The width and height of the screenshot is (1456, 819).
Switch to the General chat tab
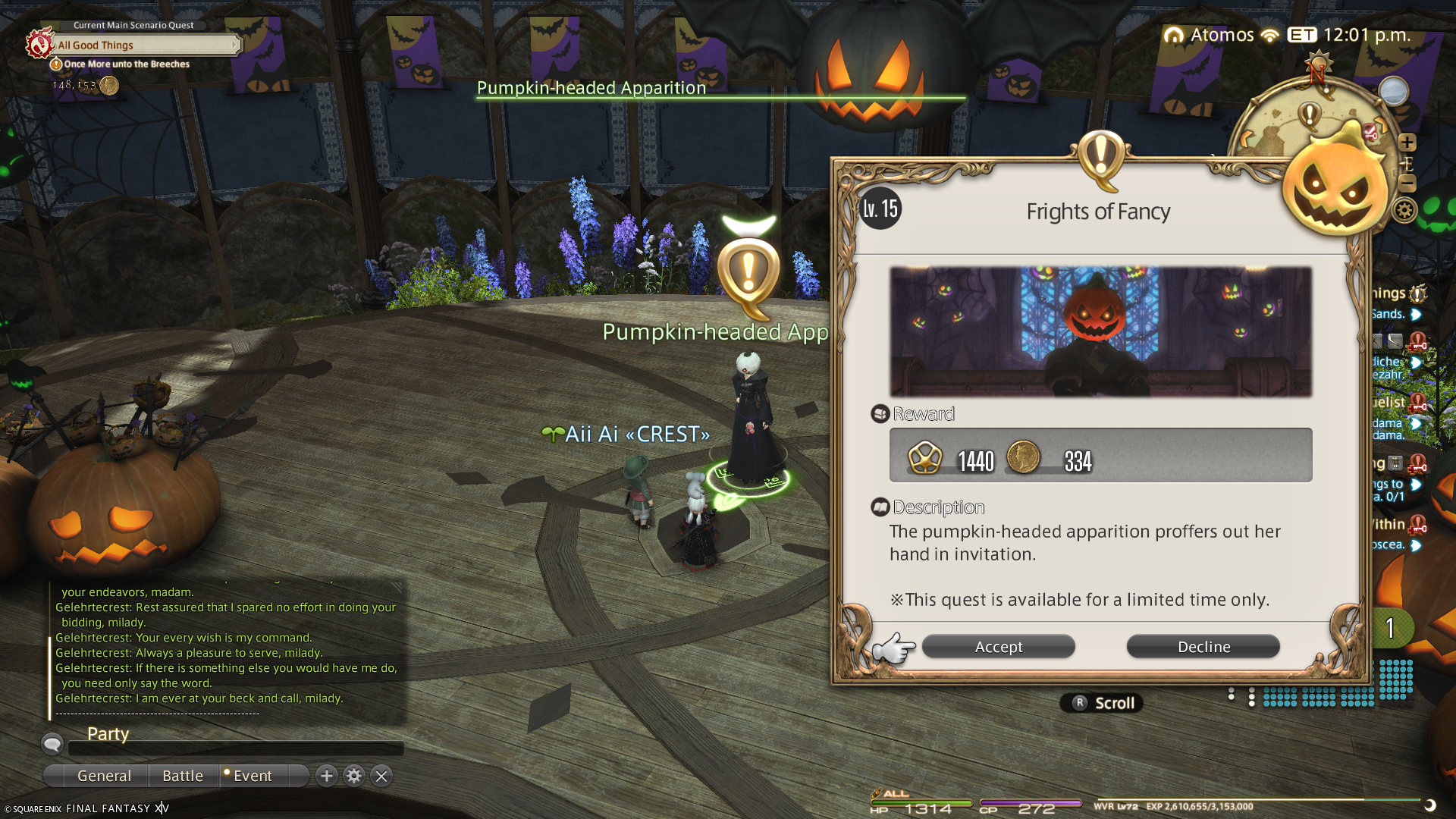(x=104, y=776)
